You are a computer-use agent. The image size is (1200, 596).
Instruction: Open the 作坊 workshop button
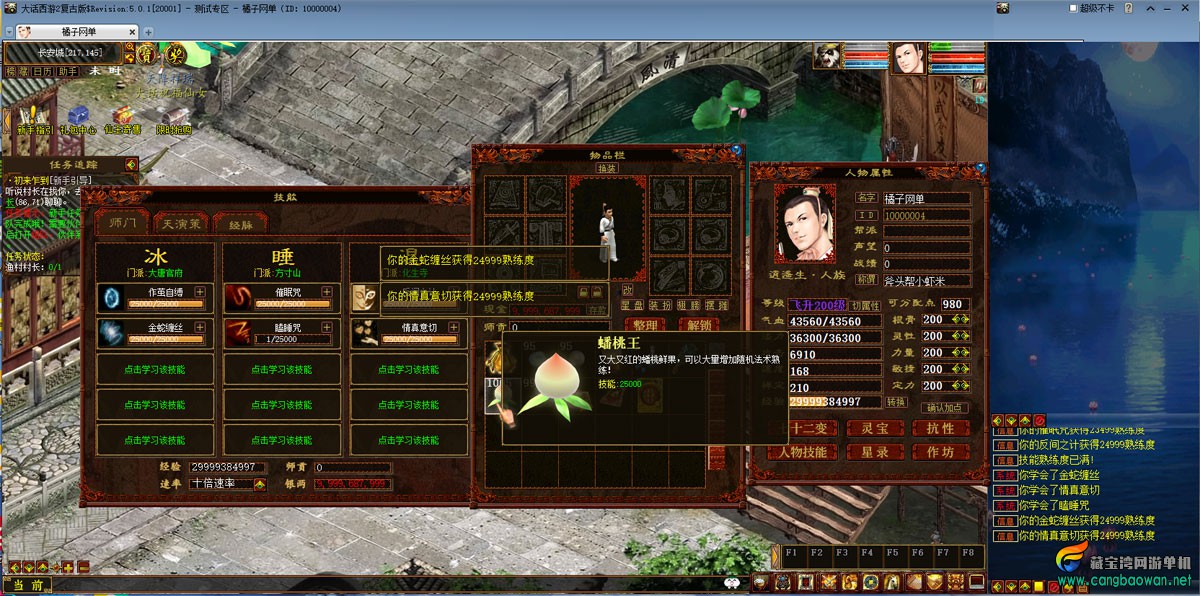click(x=940, y=452)
